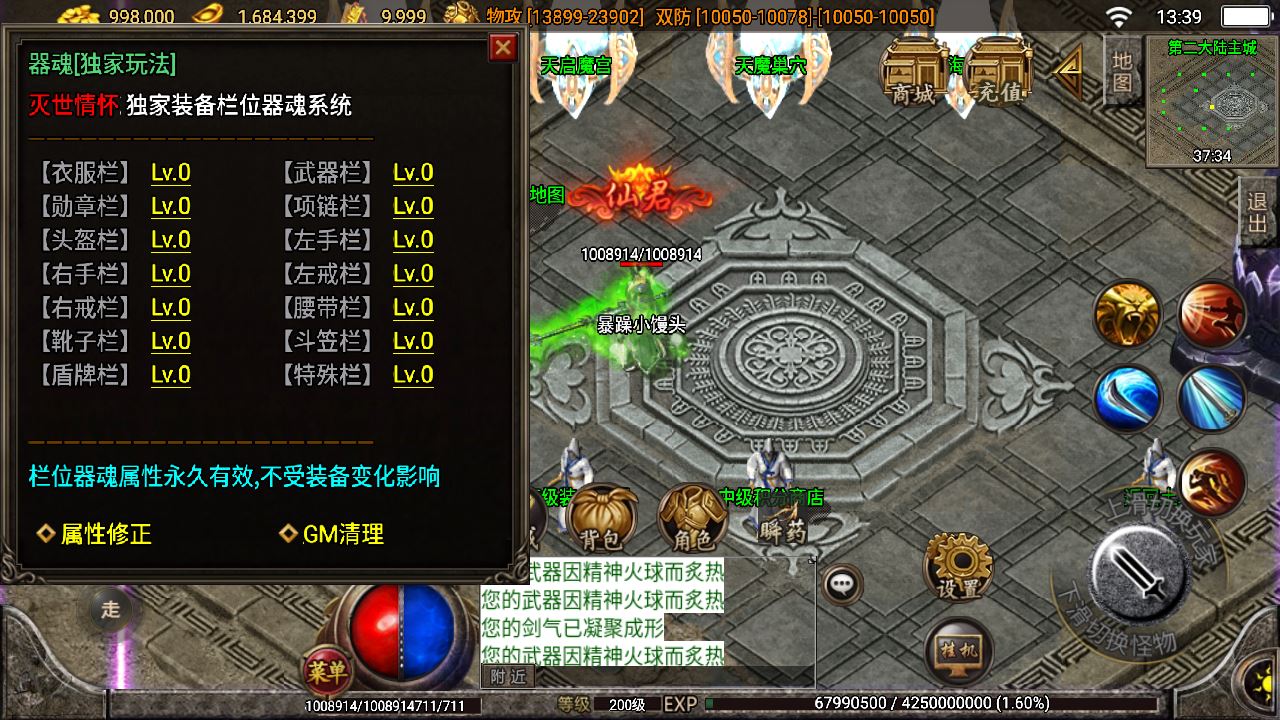
Task: Toggle 走 walk mode
Action: (x=110, y=608)
